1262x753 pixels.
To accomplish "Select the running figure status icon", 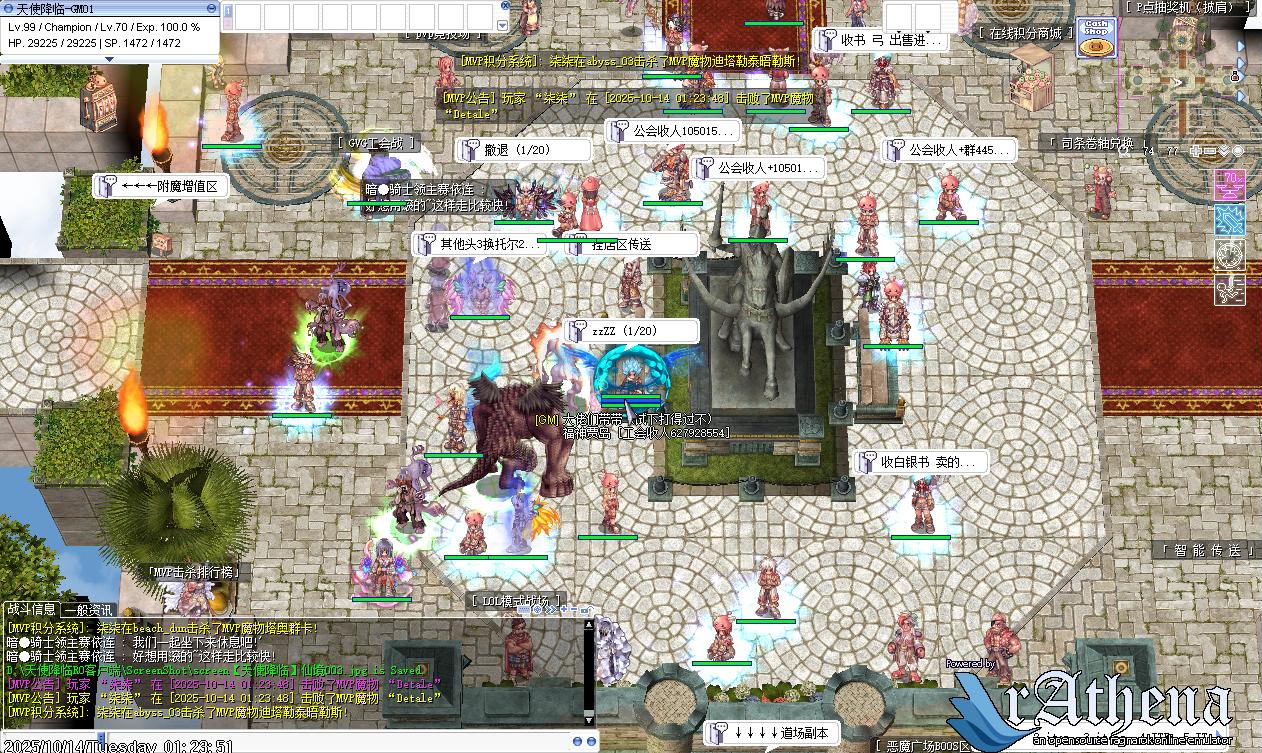I will tap(1229, 289).
